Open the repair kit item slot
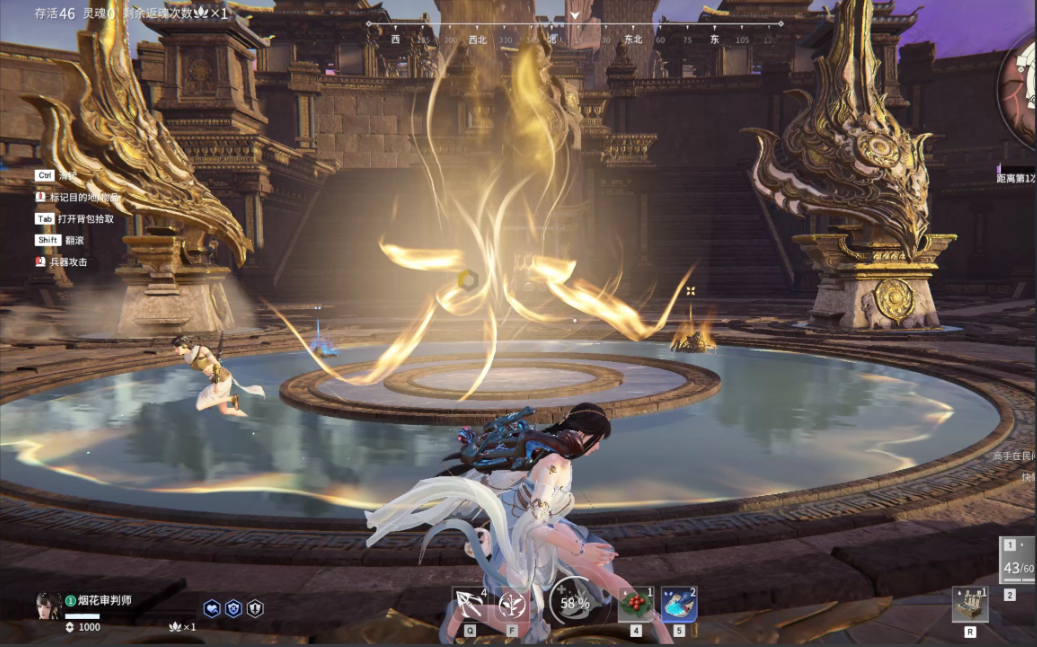Screen dimensions: 1037x647 click(969, 604)
